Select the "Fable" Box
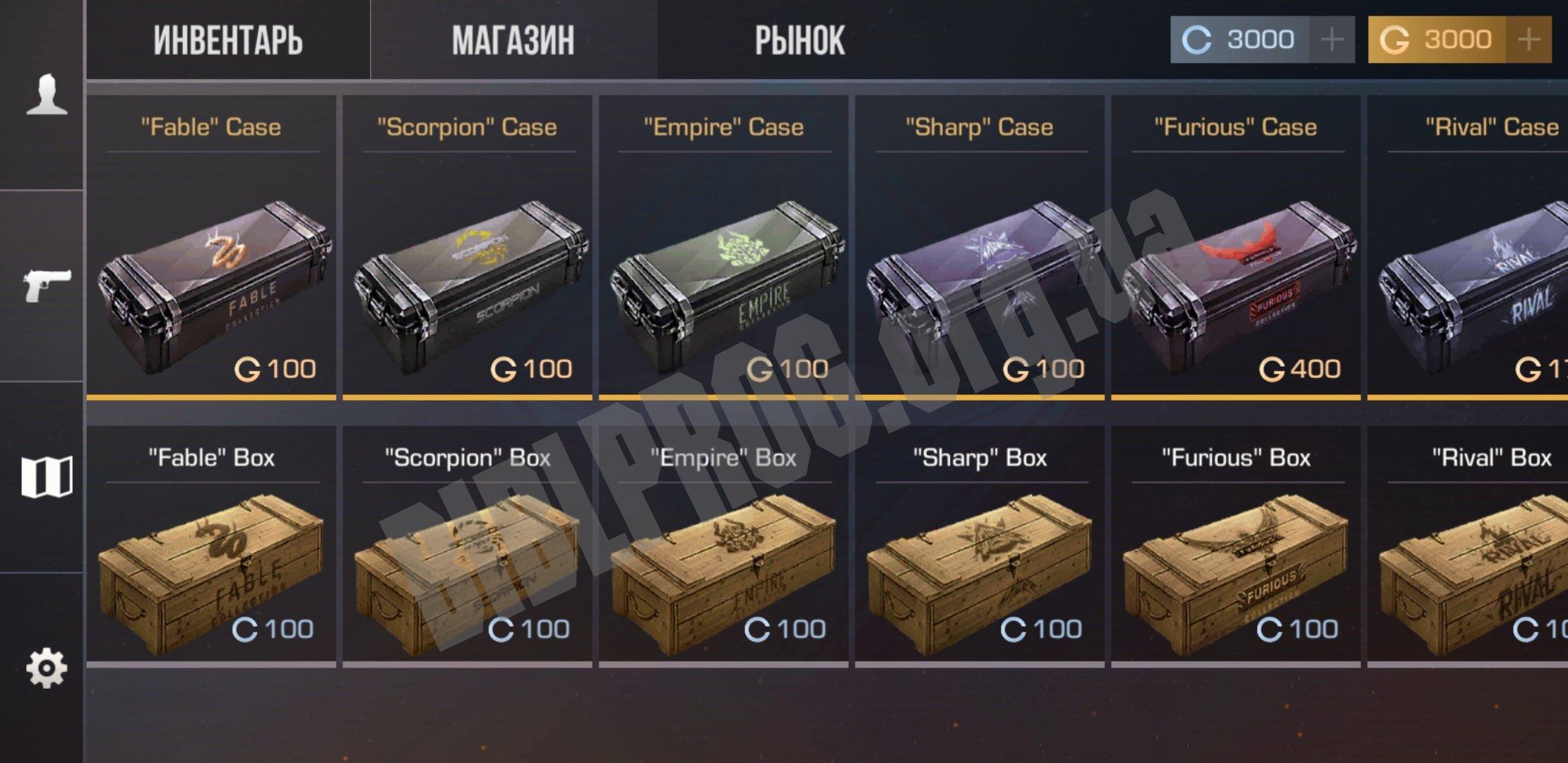 (211, 545)
